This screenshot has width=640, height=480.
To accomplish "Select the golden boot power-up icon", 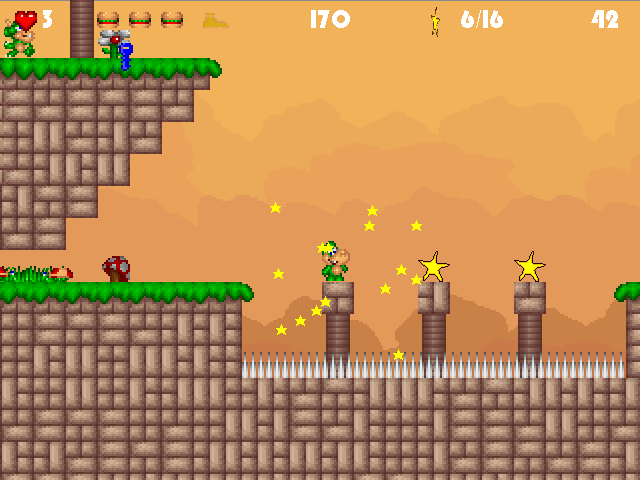I will tap(215, 19).
